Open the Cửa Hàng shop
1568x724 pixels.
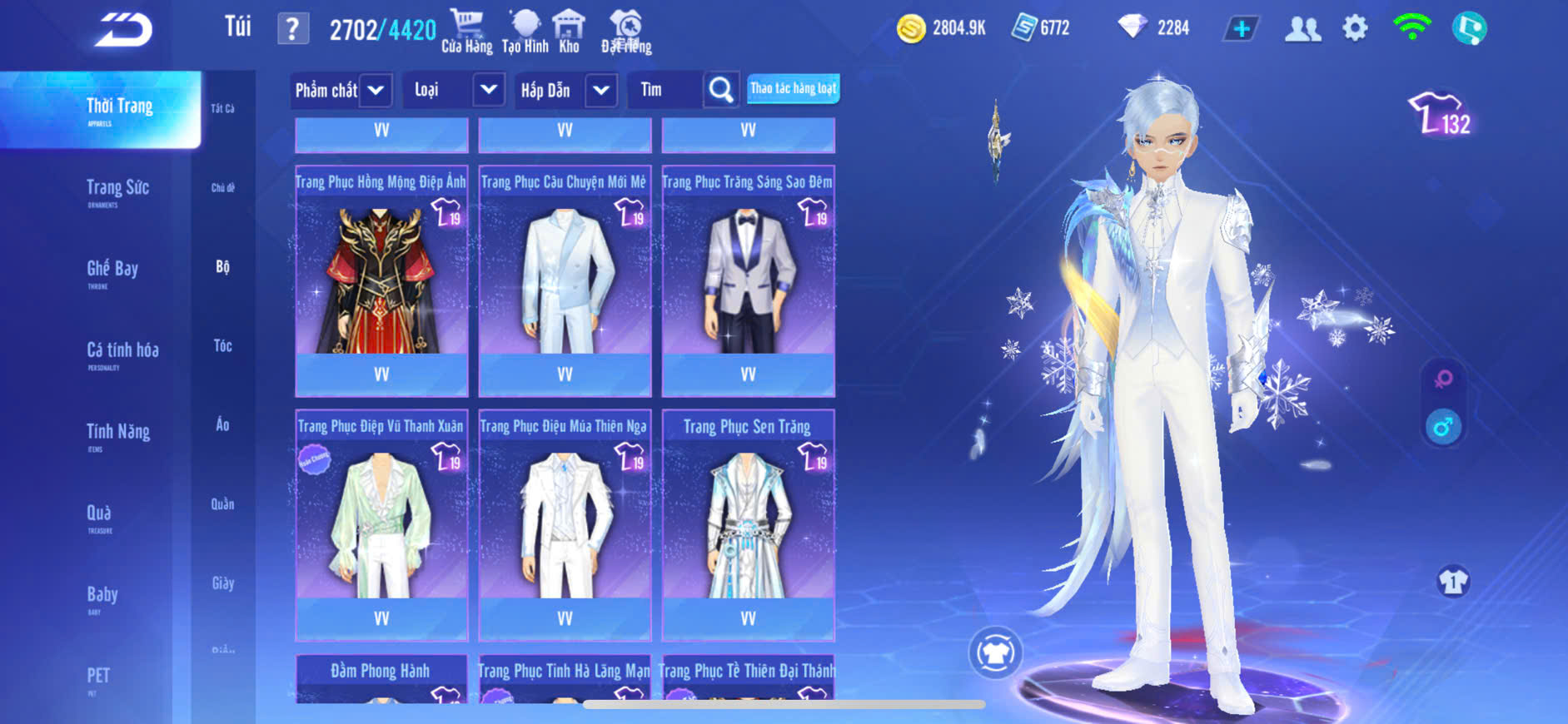coord(466,32)
